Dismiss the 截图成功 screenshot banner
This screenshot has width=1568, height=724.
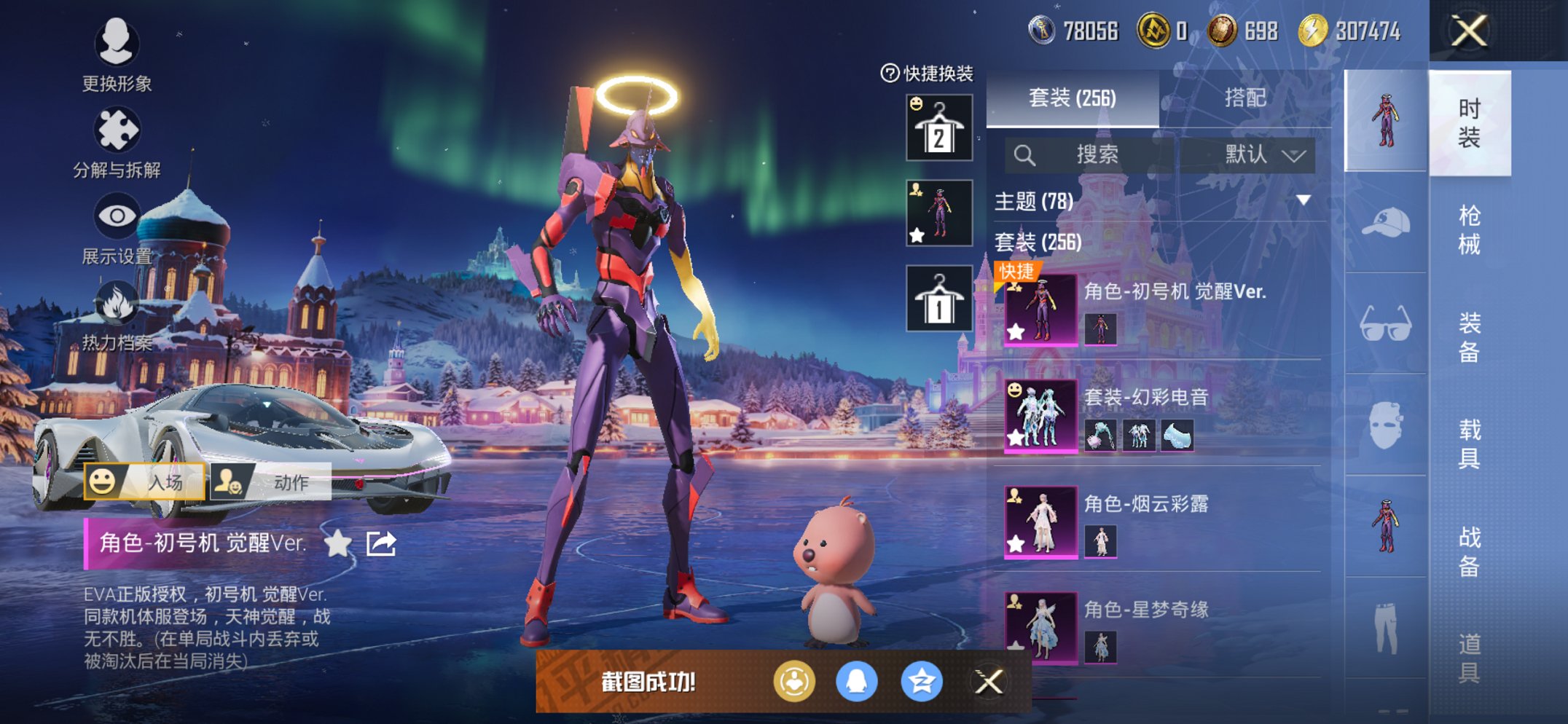(989, 682)
